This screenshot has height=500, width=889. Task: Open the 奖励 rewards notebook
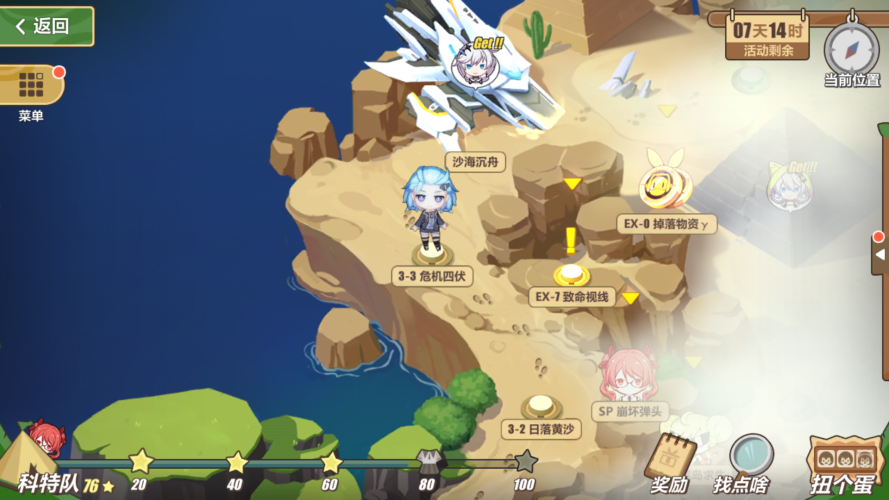click(x=670, y=461)
